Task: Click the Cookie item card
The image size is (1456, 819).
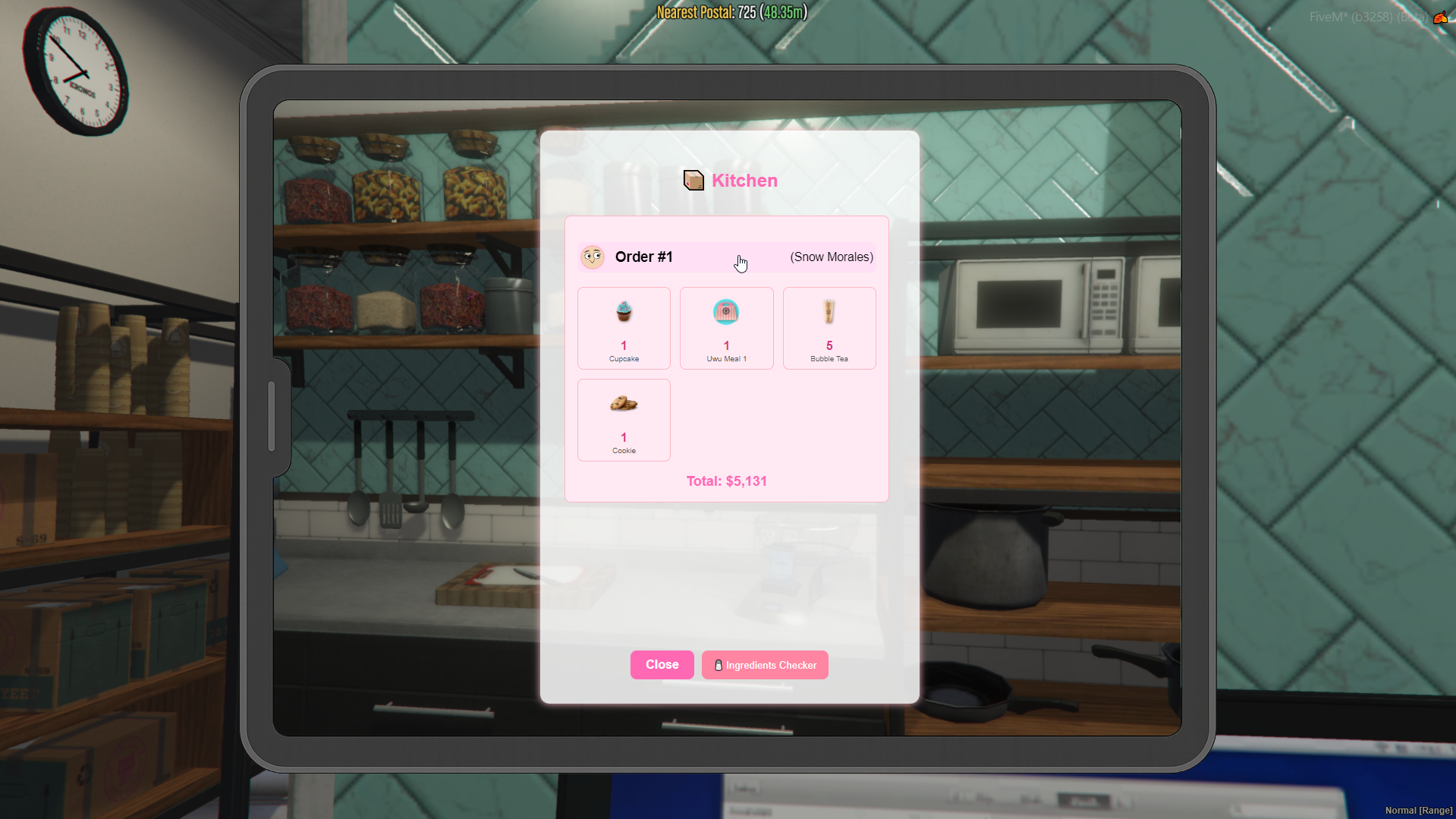Action: coord(623,420)
